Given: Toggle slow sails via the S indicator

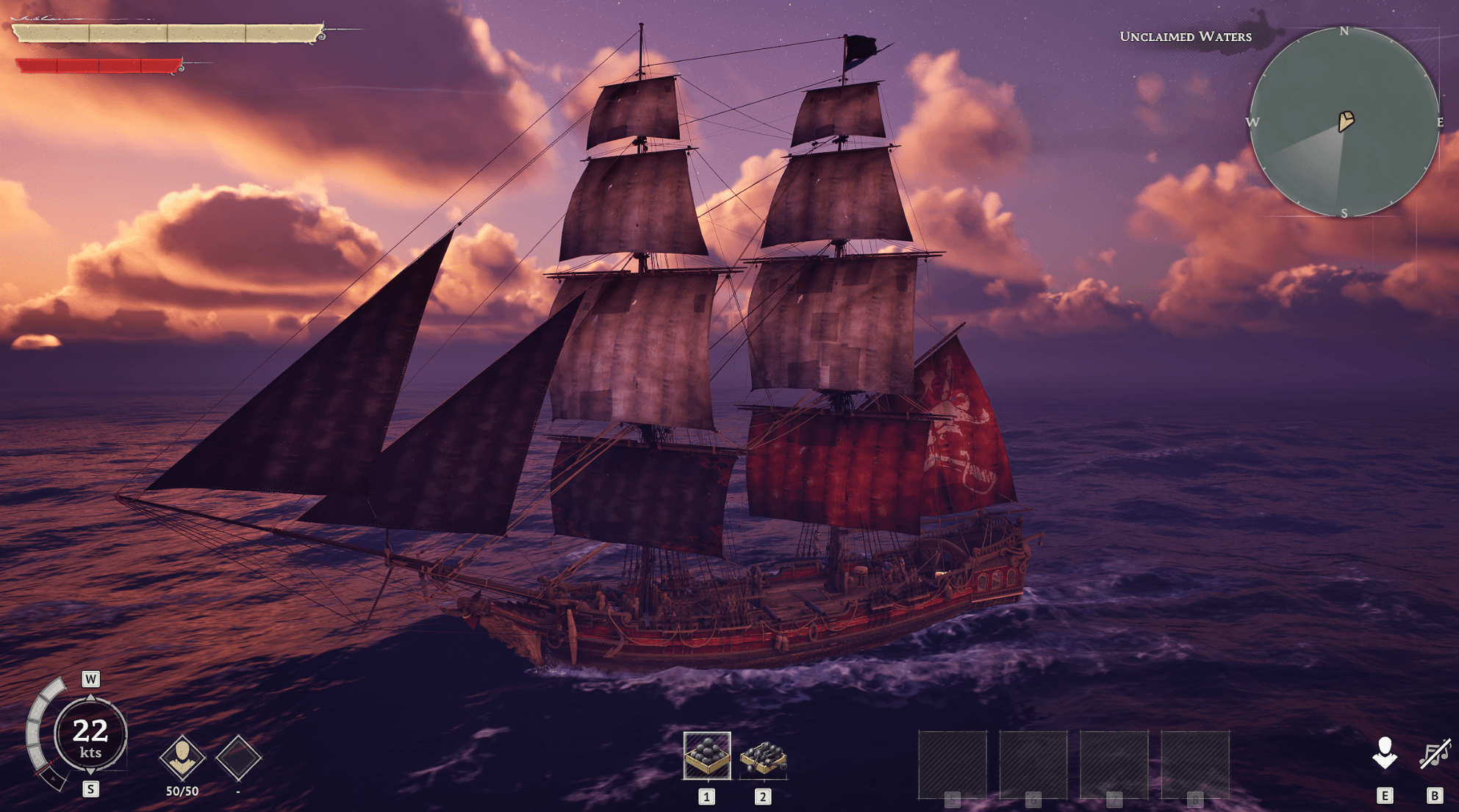Looking at the screenshot, I should [x=90, y=790].
